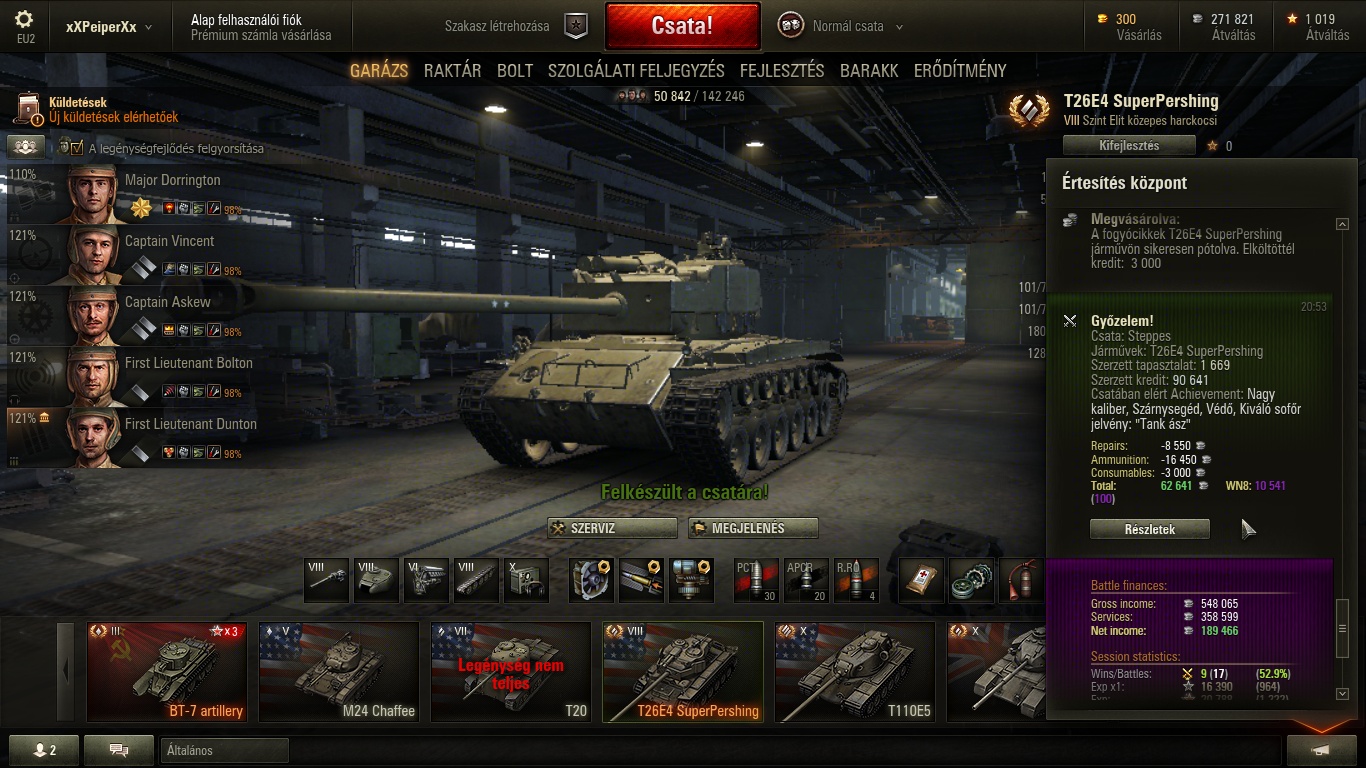
Task: Toggle the accelerate crew training checkbox
Action: click(x=77, y=149)
